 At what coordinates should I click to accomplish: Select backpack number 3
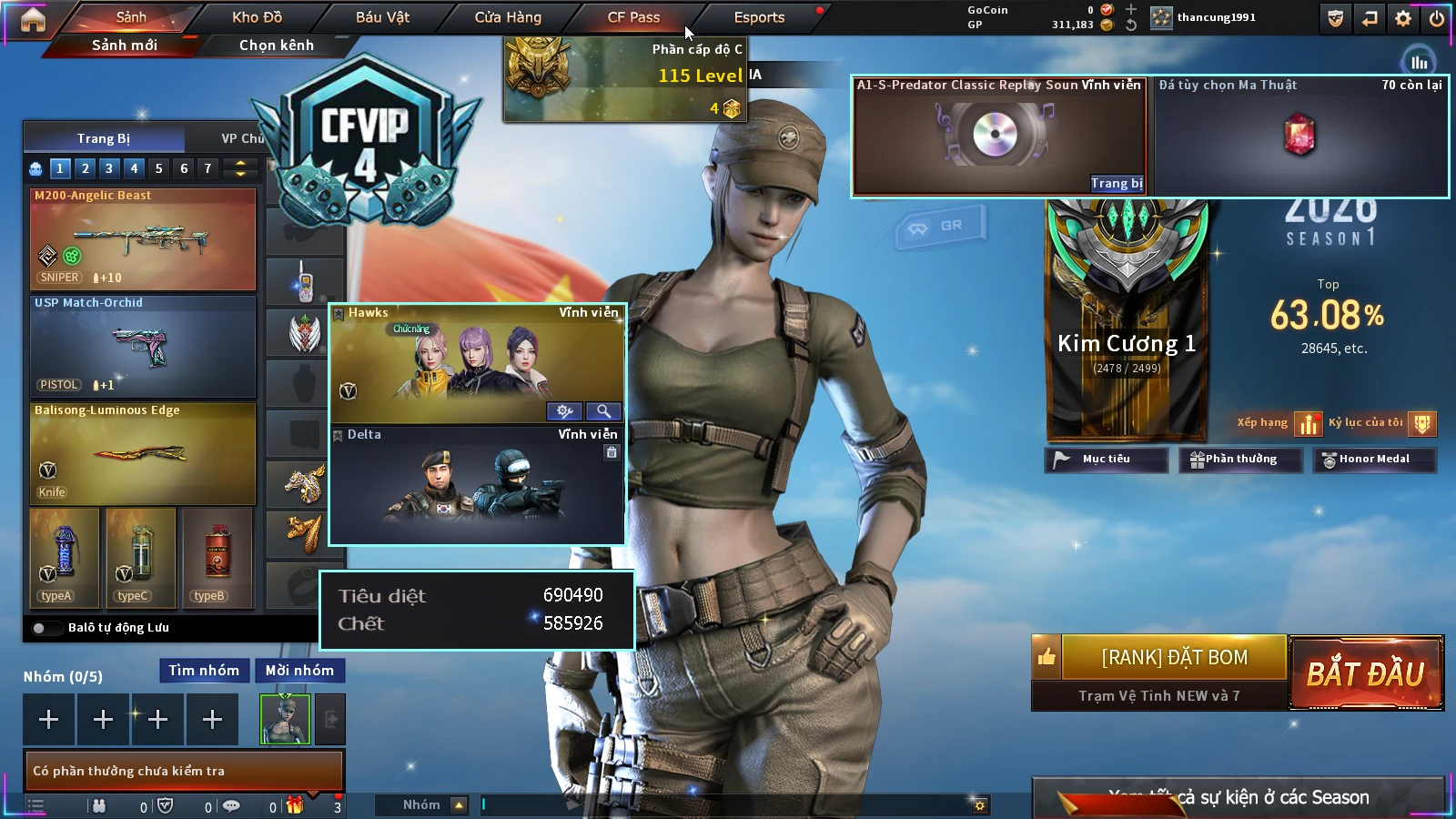[x=109, y=168]
